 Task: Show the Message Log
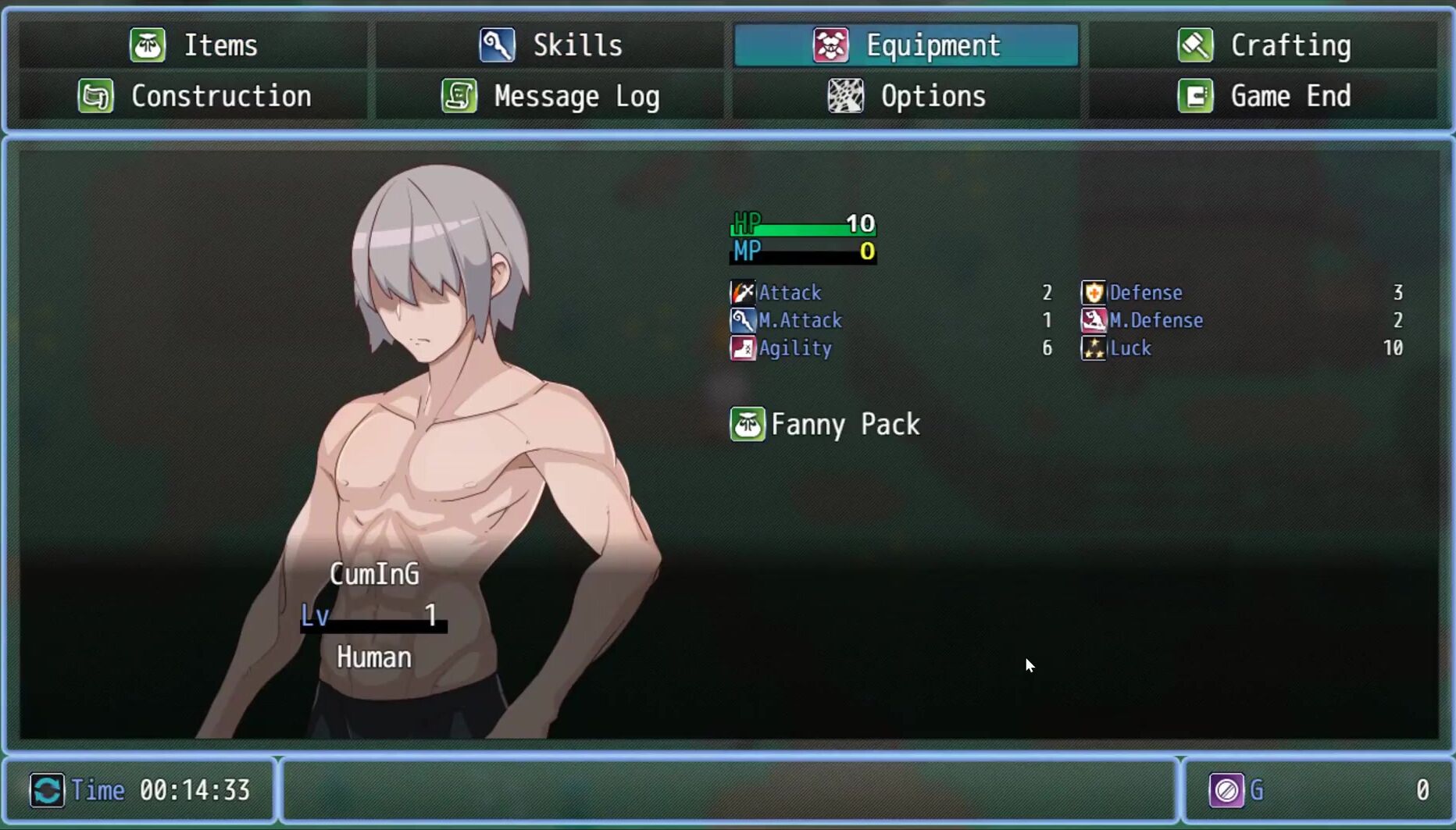tap(551, 96)
